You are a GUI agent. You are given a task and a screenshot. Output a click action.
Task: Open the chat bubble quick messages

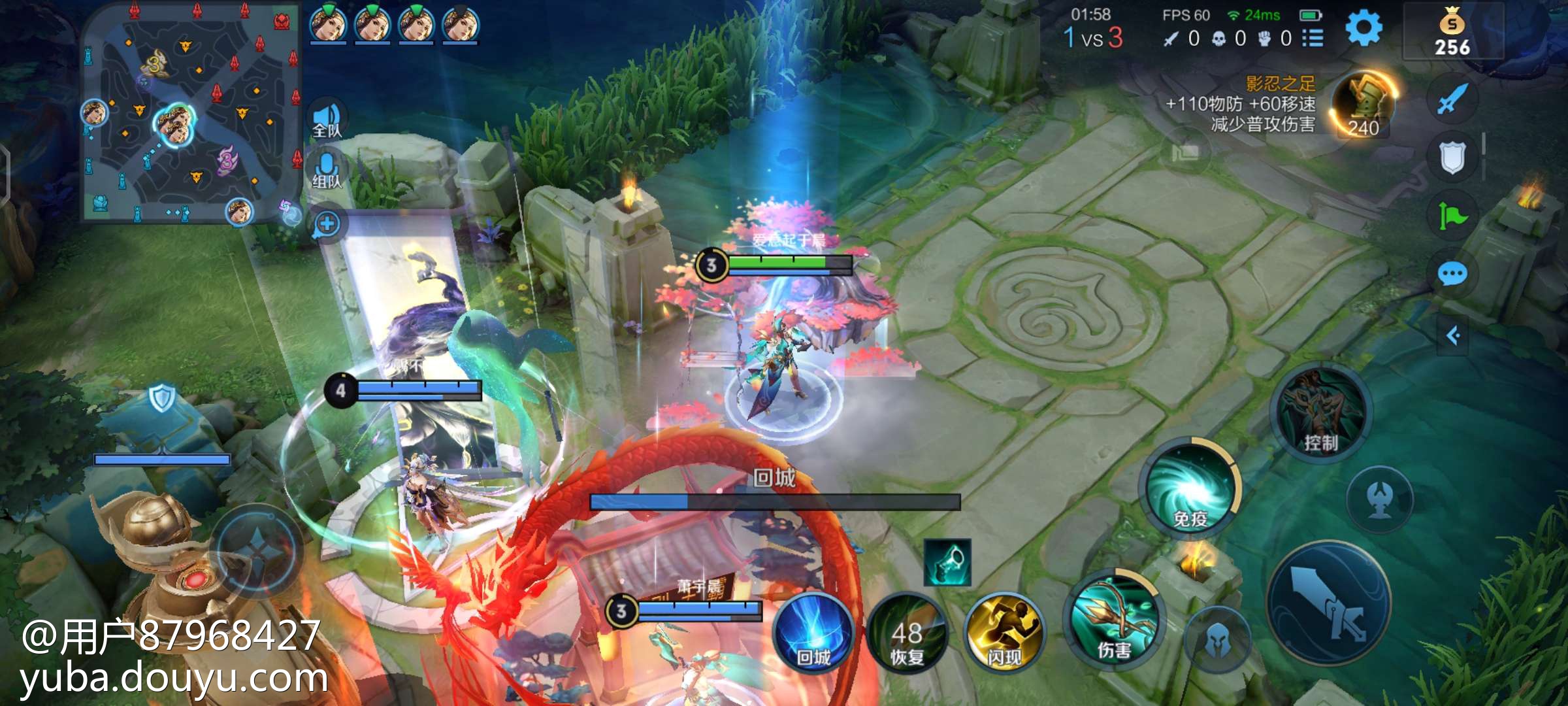(1452, 274)
